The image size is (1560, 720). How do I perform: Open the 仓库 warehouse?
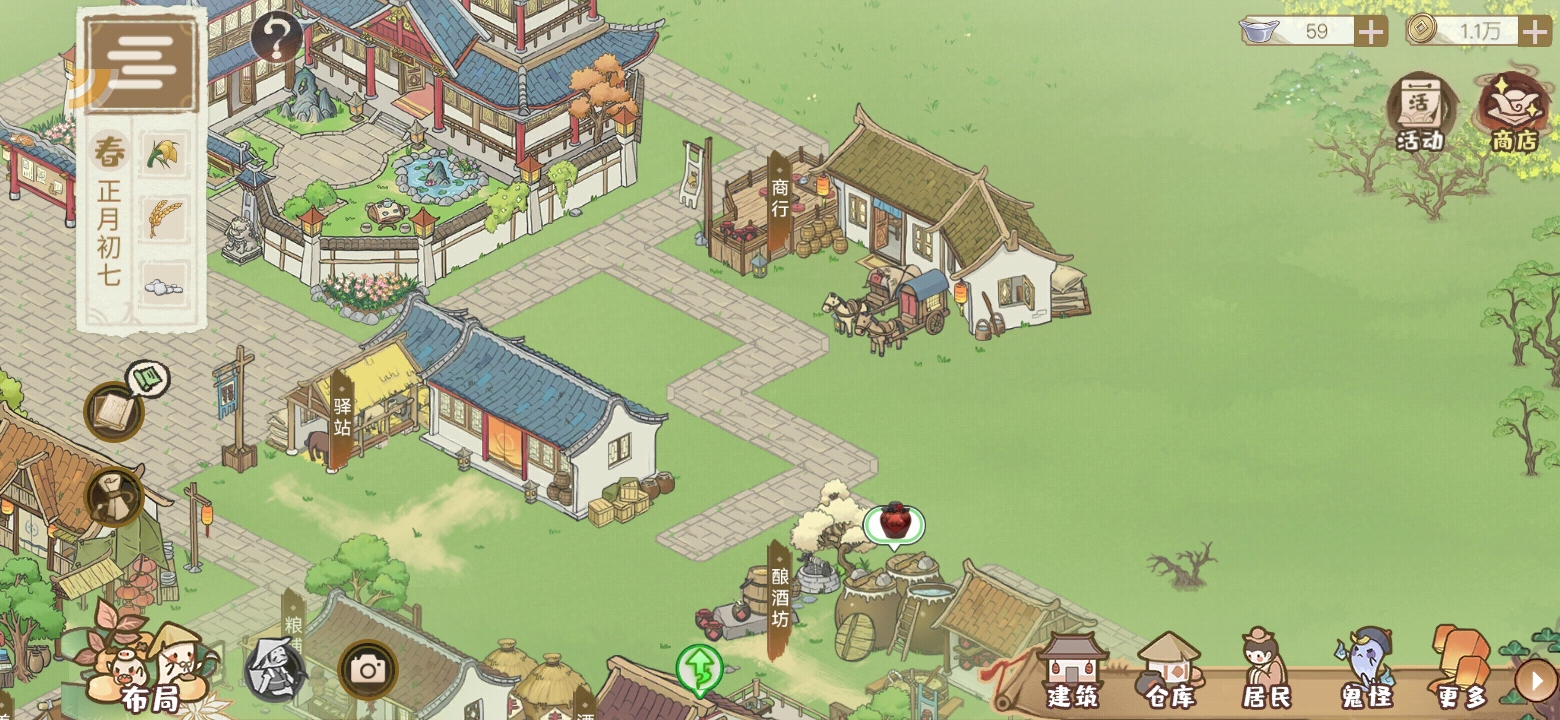click(1169, 672)
